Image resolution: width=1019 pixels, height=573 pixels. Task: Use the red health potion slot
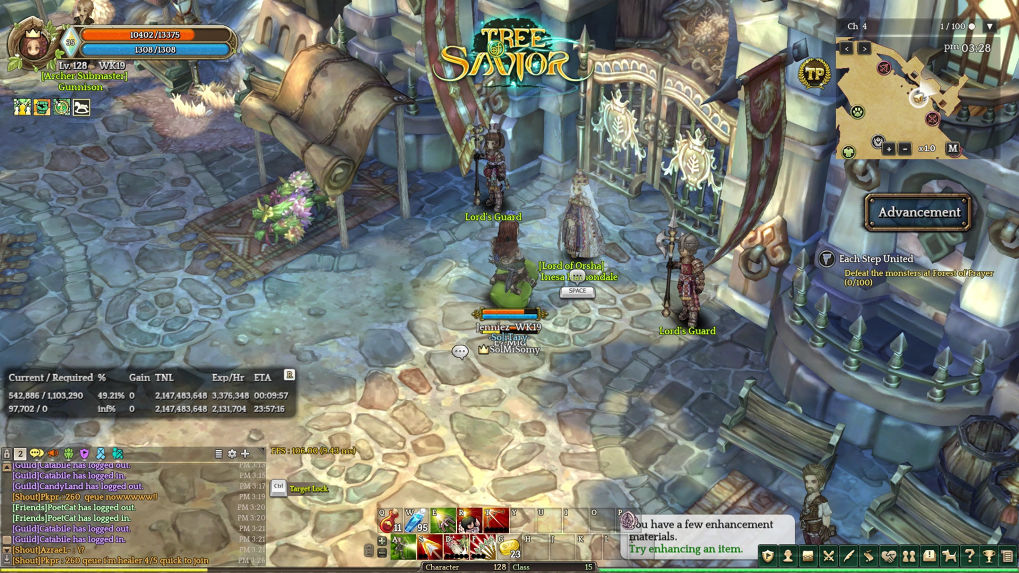tap(390, 521)
